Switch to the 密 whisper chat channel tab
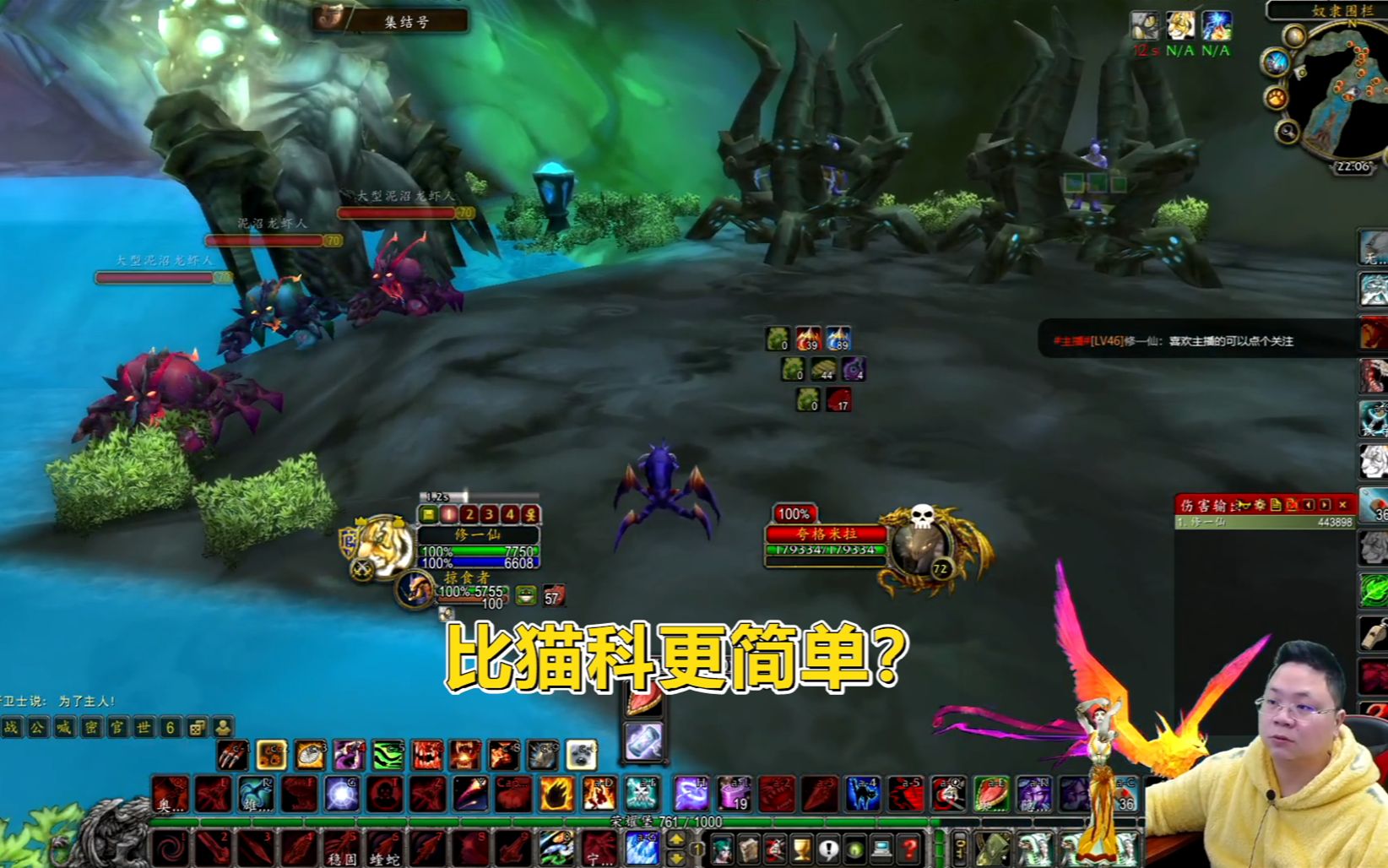Viewport: 1388px width, 868px height. coord(91,727)
